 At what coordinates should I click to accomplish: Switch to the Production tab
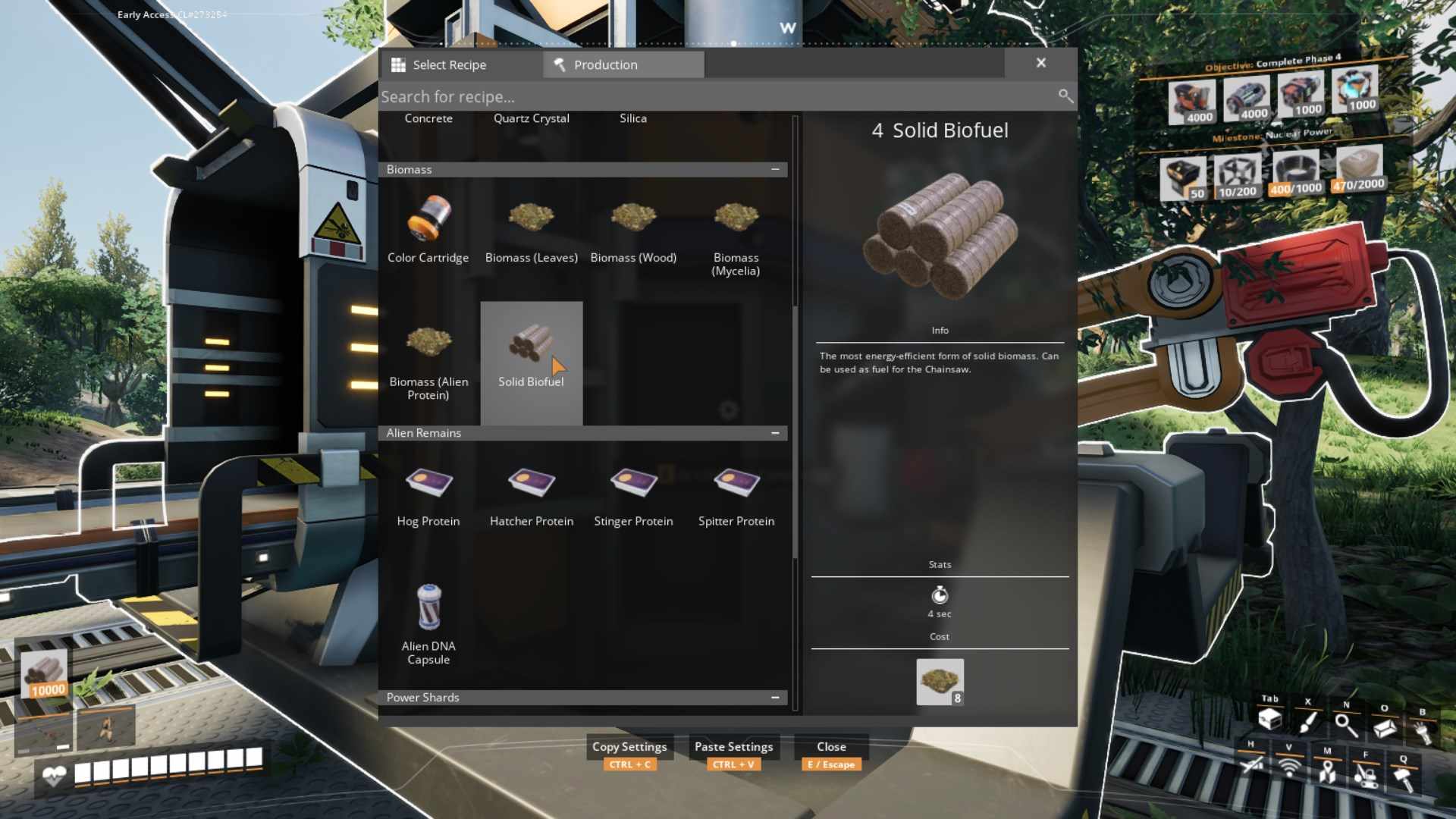pyautogui.click(x=623, y=64)
